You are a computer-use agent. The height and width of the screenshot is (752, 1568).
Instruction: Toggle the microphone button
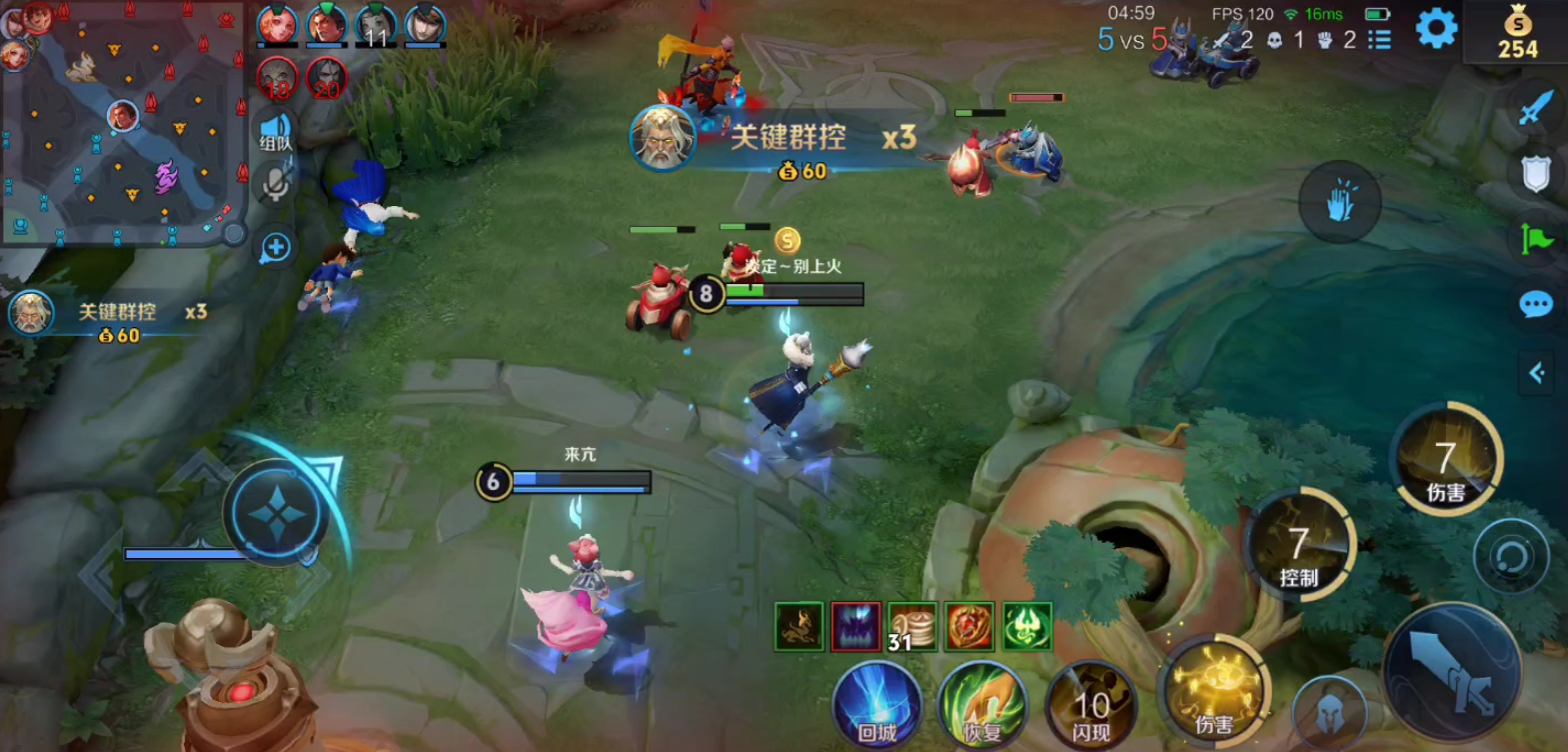(276, 184)
